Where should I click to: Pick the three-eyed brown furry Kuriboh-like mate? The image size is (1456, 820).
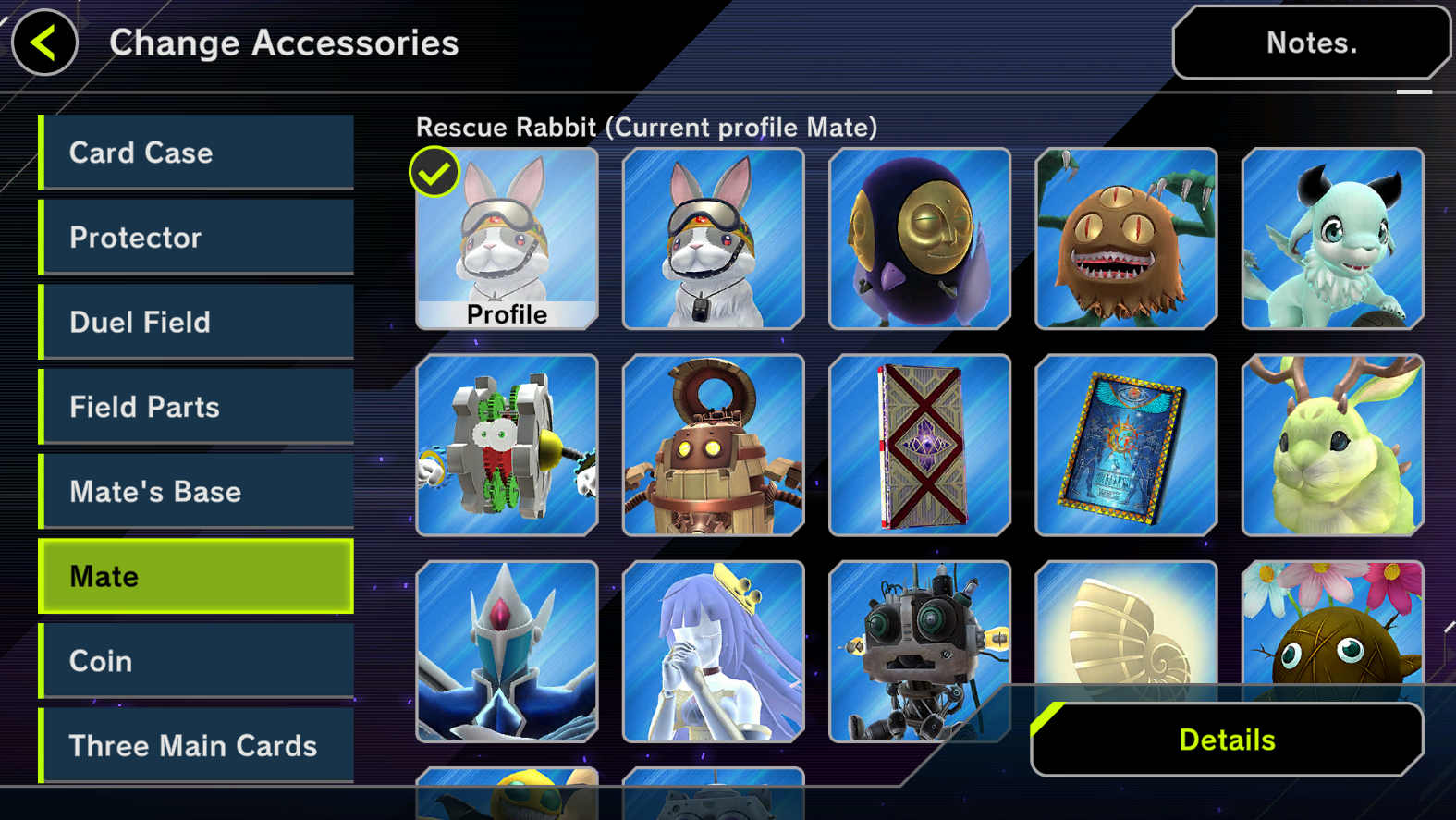click(1126, 239)
